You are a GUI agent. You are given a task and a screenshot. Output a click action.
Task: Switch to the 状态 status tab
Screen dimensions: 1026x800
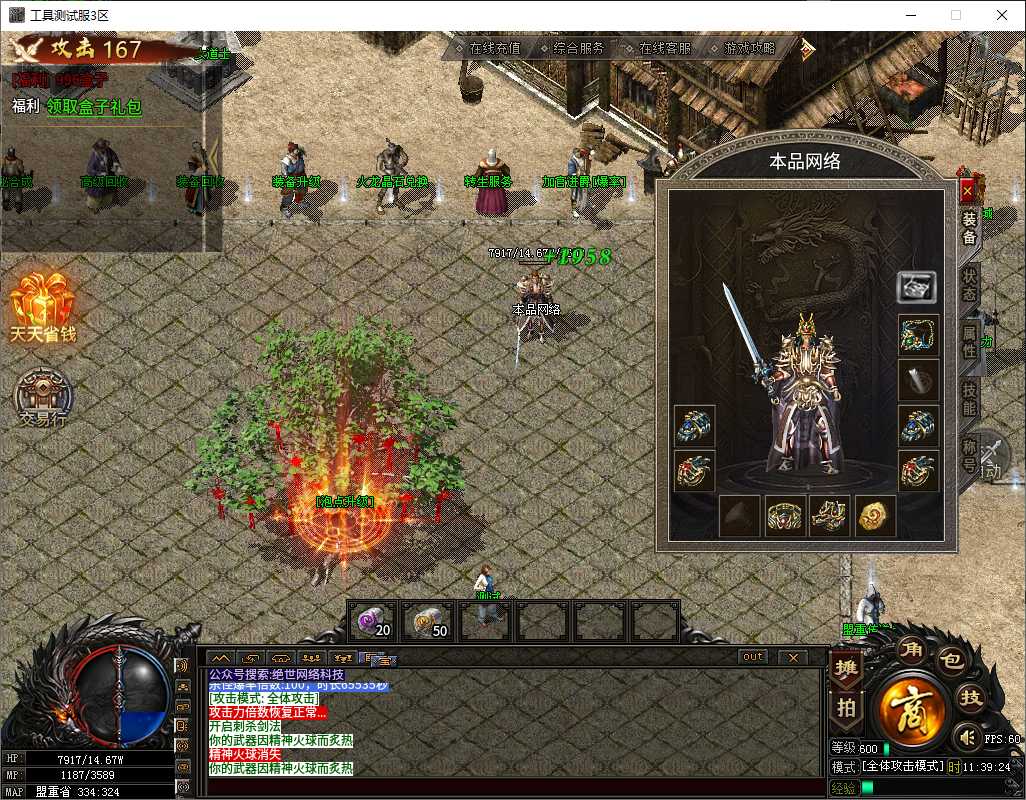point(969,284)
